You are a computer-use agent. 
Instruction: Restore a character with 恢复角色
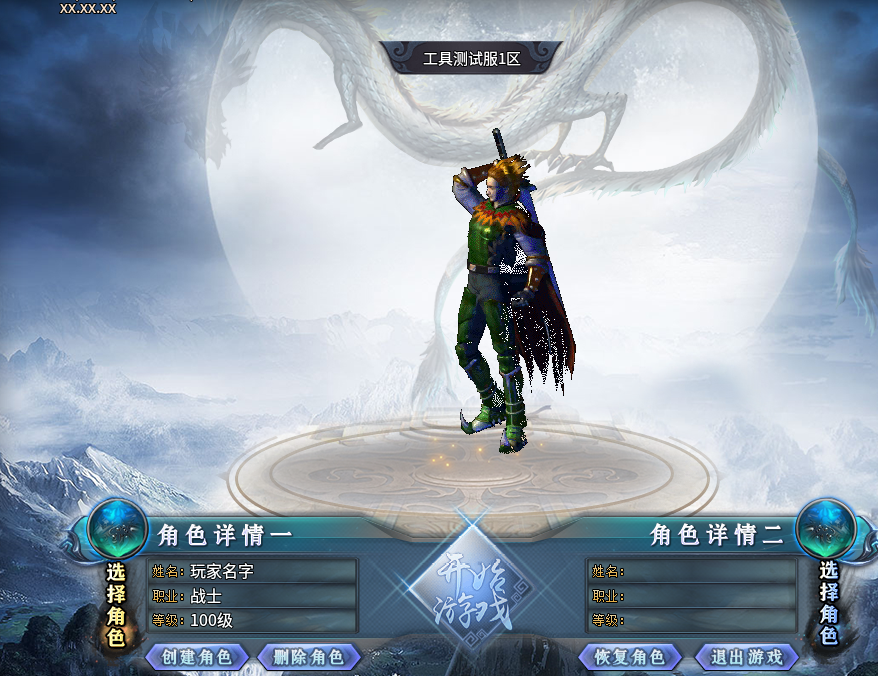pos(630,657)
